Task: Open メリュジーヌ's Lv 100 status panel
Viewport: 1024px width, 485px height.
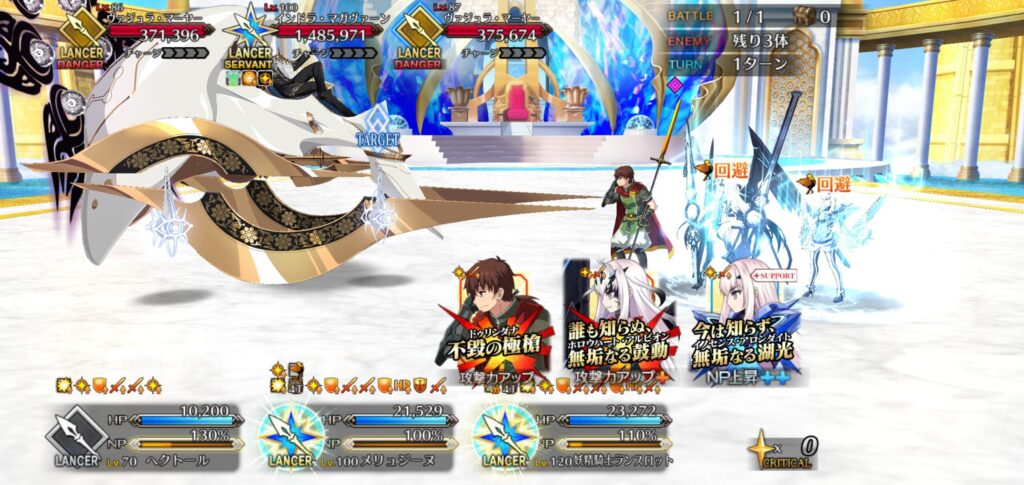Action: (x=358, y=436)
